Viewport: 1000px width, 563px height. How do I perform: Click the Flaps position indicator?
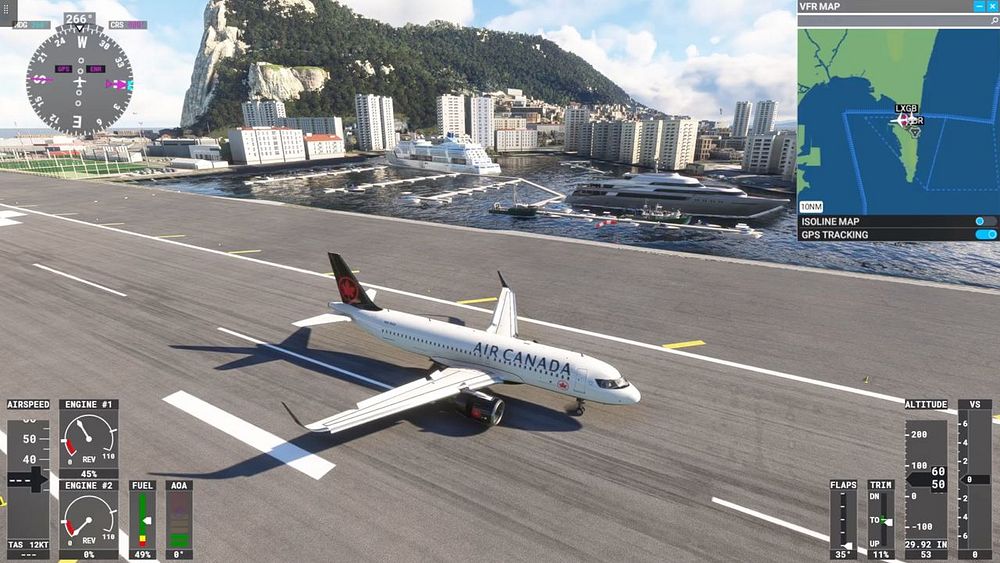(843, 519)
